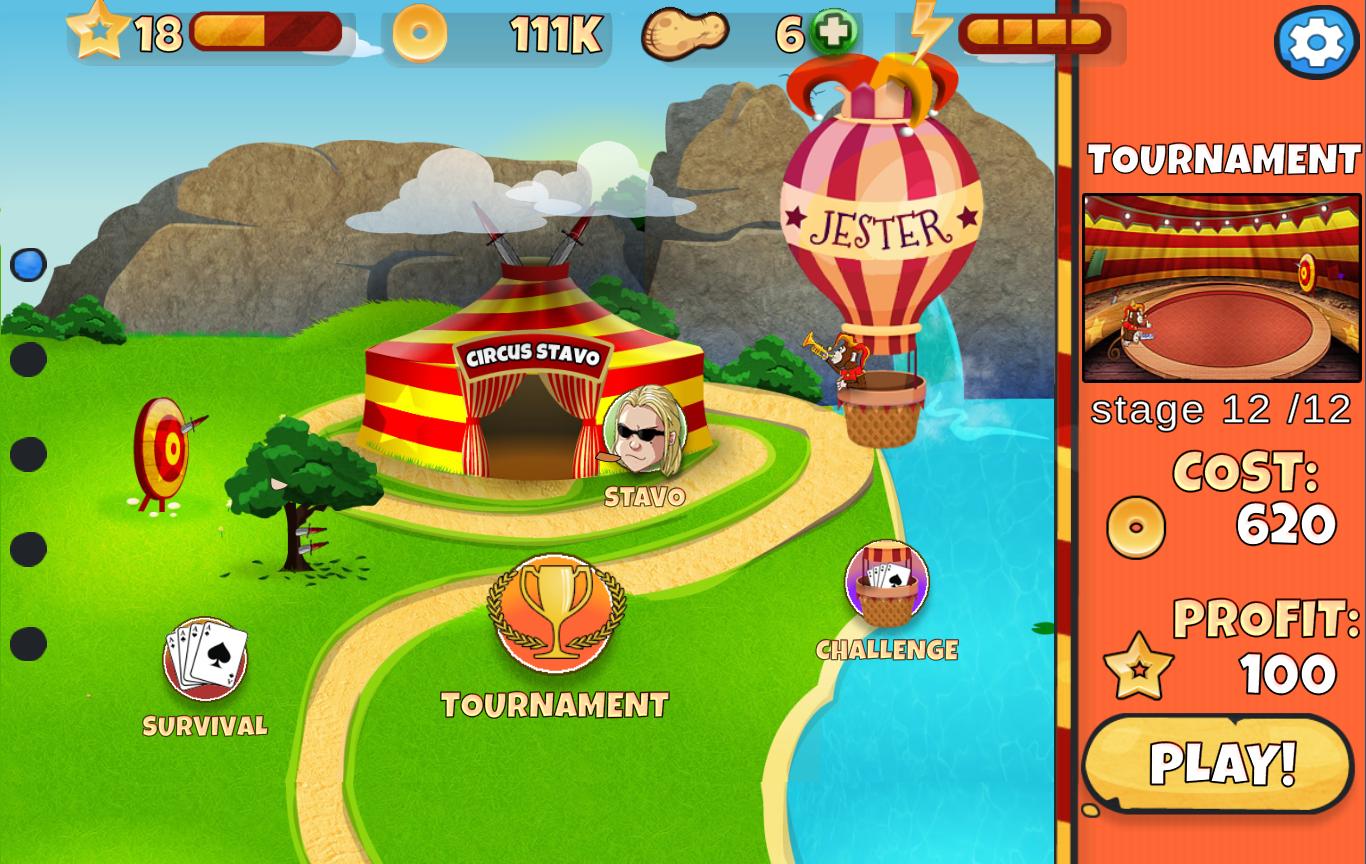Click the TOURNAMENT panel header

[x=1222, y=157]
